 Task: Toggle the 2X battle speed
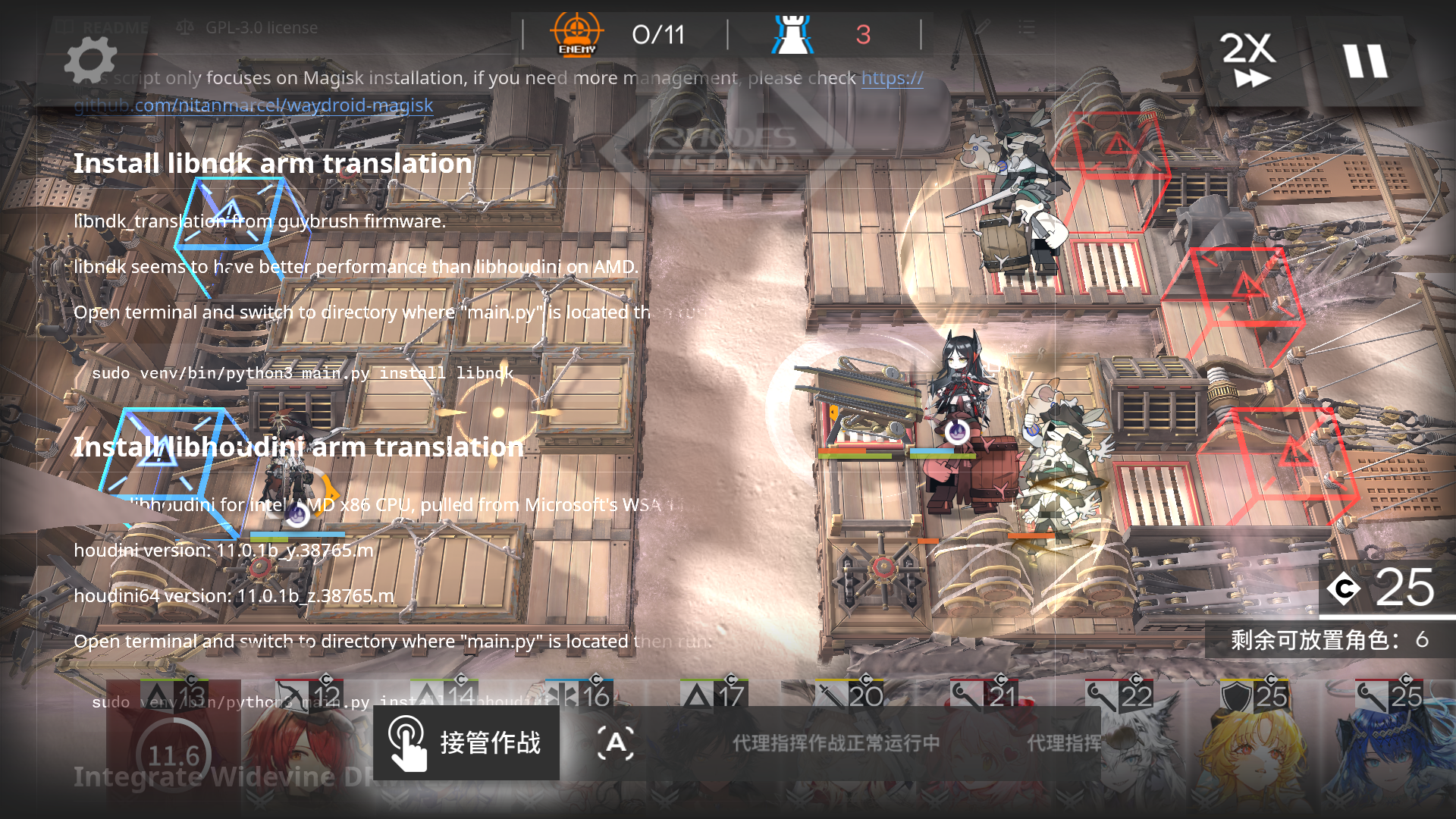point(1248,61)
